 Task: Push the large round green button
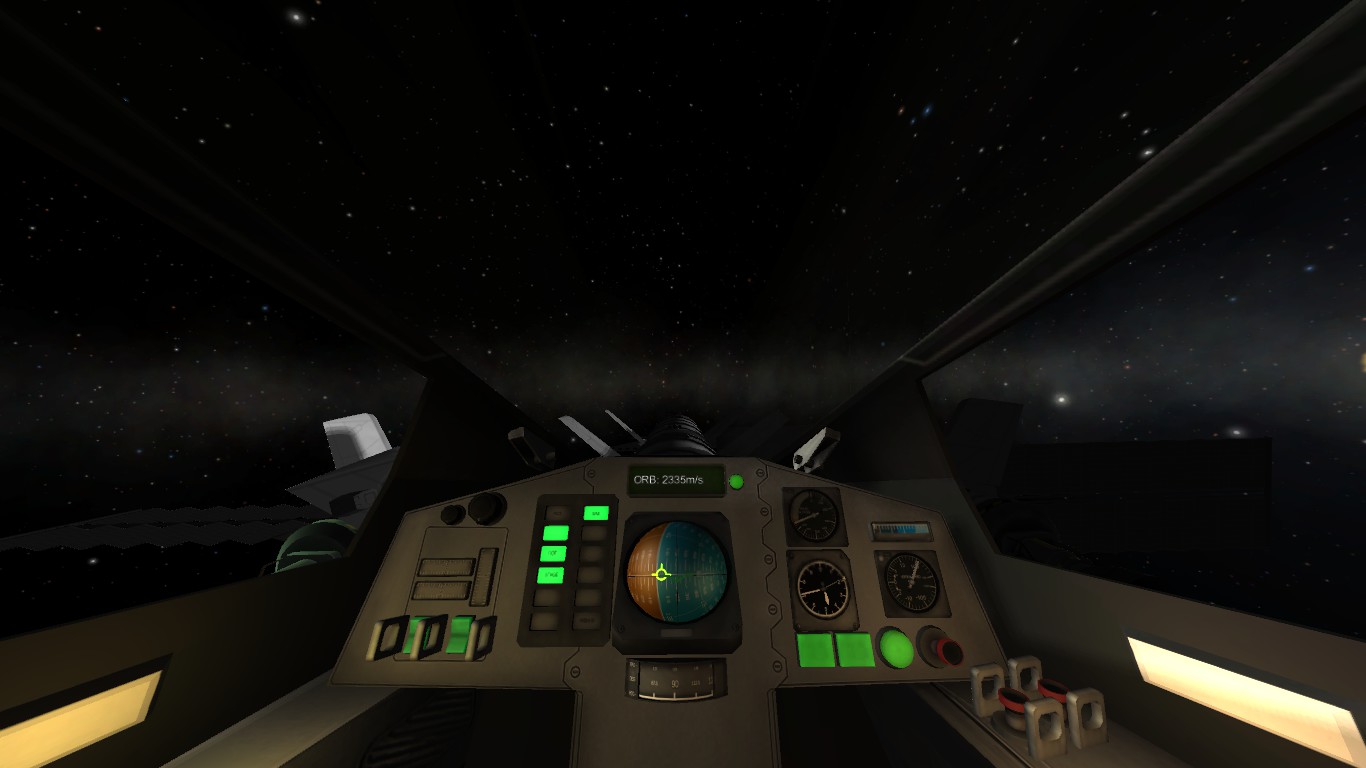[x=896, y=648]
